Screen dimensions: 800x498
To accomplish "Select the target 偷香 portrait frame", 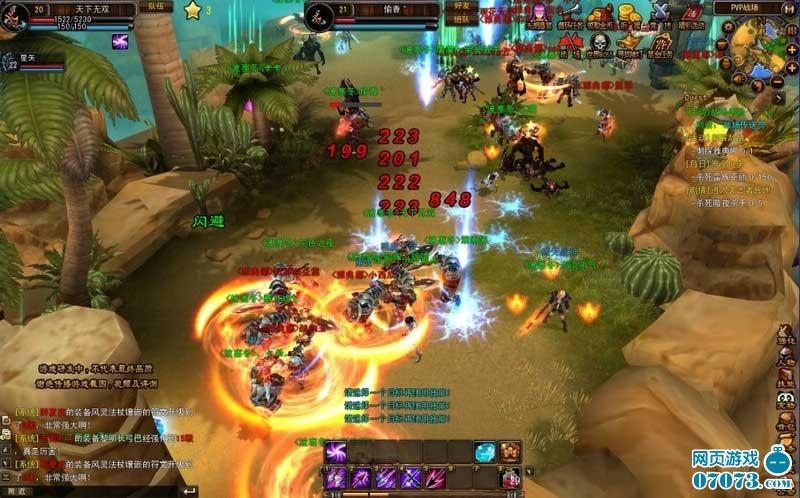I will coord(320,16).
